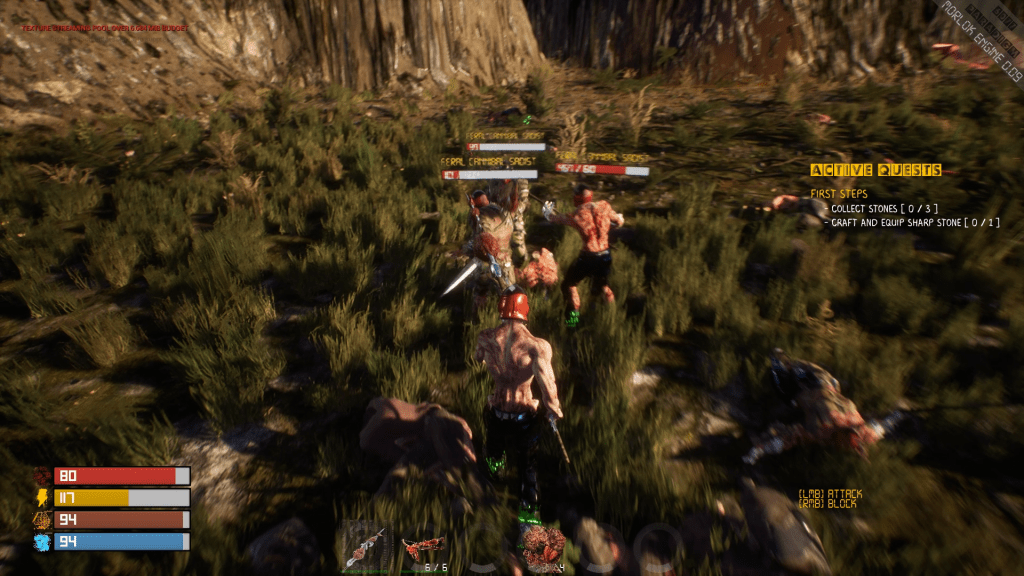Viewport: 1024px width, 576px height.
Task: Select the raw meat limb slot showing 6/6
Action: point(424,548)
